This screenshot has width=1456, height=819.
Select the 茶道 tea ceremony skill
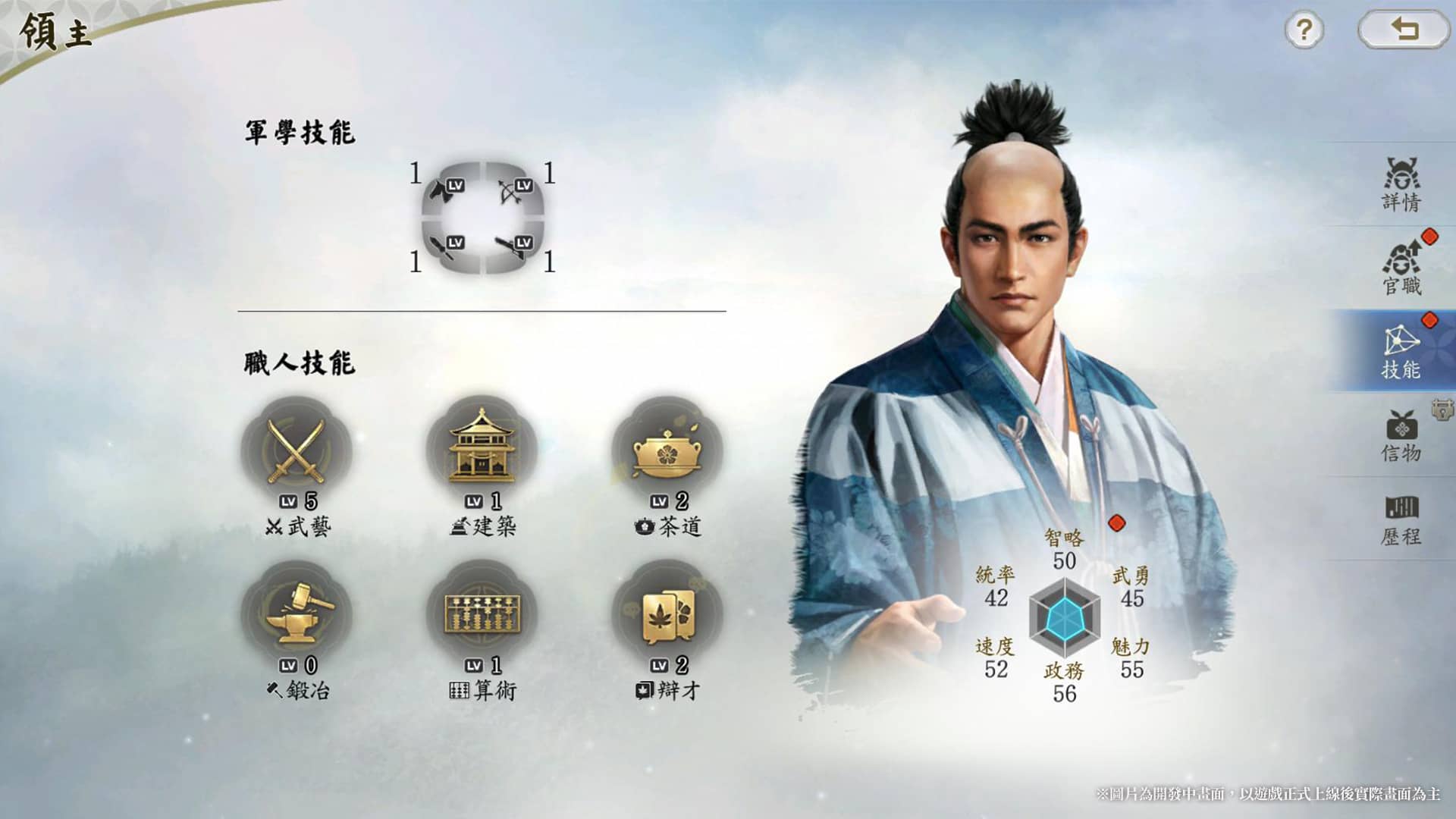(x=667, y=451)
